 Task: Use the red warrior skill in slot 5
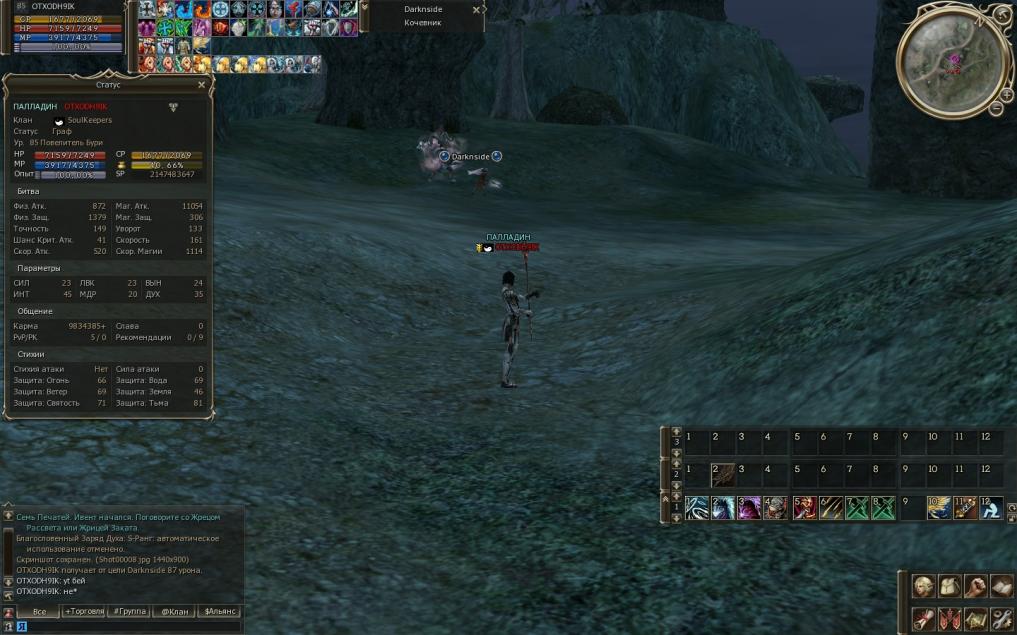coord(804,509)
